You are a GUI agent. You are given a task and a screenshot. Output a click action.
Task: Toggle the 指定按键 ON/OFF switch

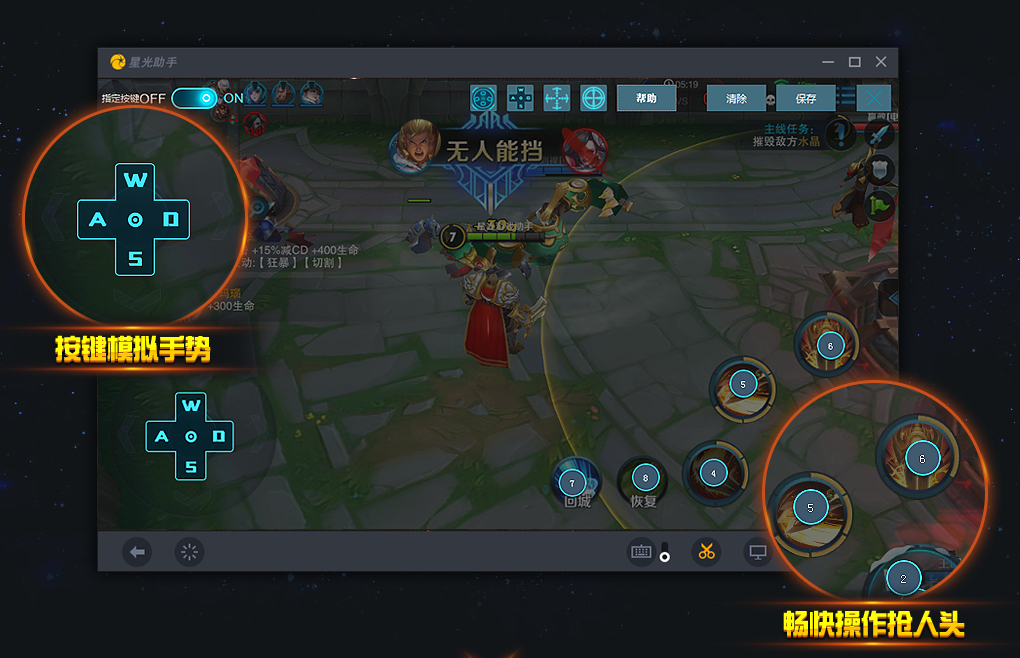tap(194, 98)
